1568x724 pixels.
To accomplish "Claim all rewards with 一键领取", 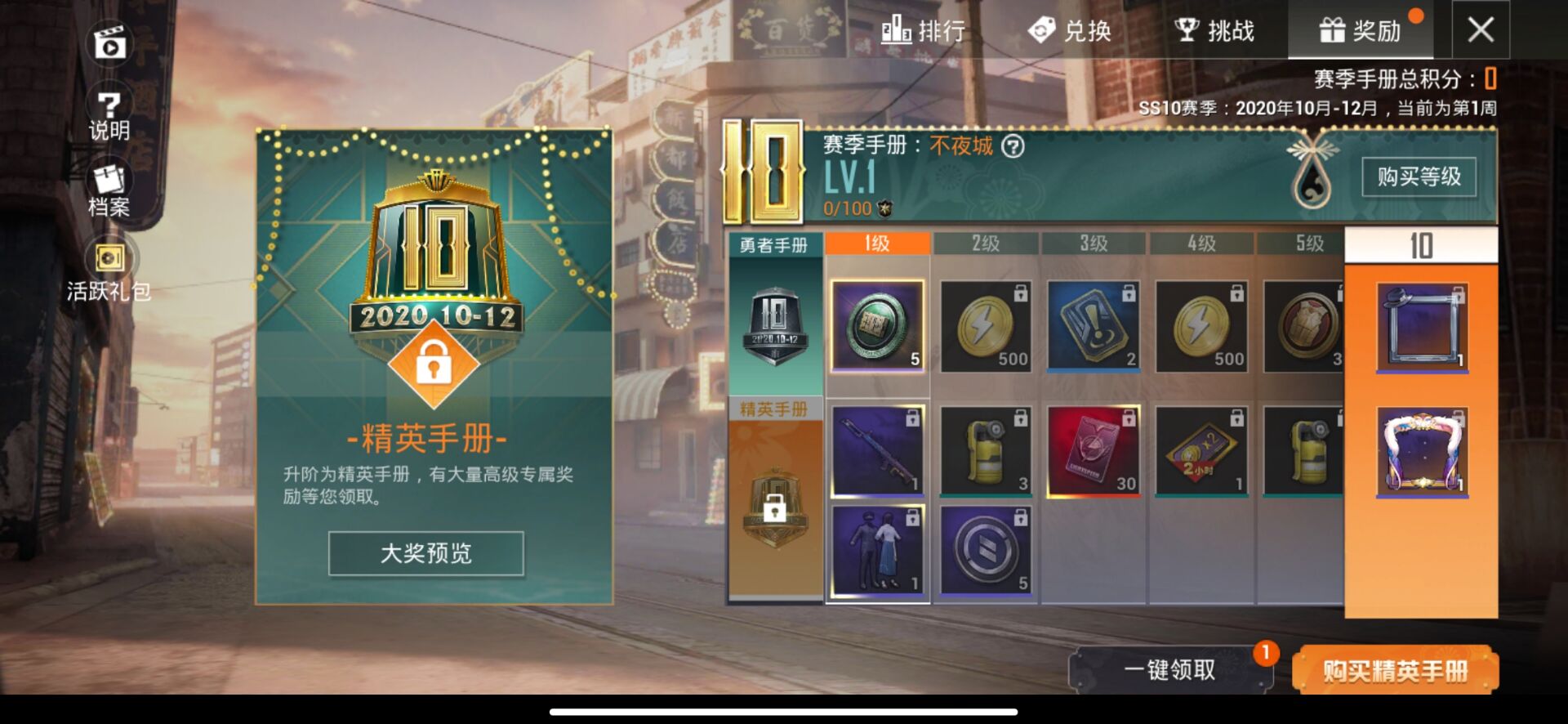I will (1169, 670).
